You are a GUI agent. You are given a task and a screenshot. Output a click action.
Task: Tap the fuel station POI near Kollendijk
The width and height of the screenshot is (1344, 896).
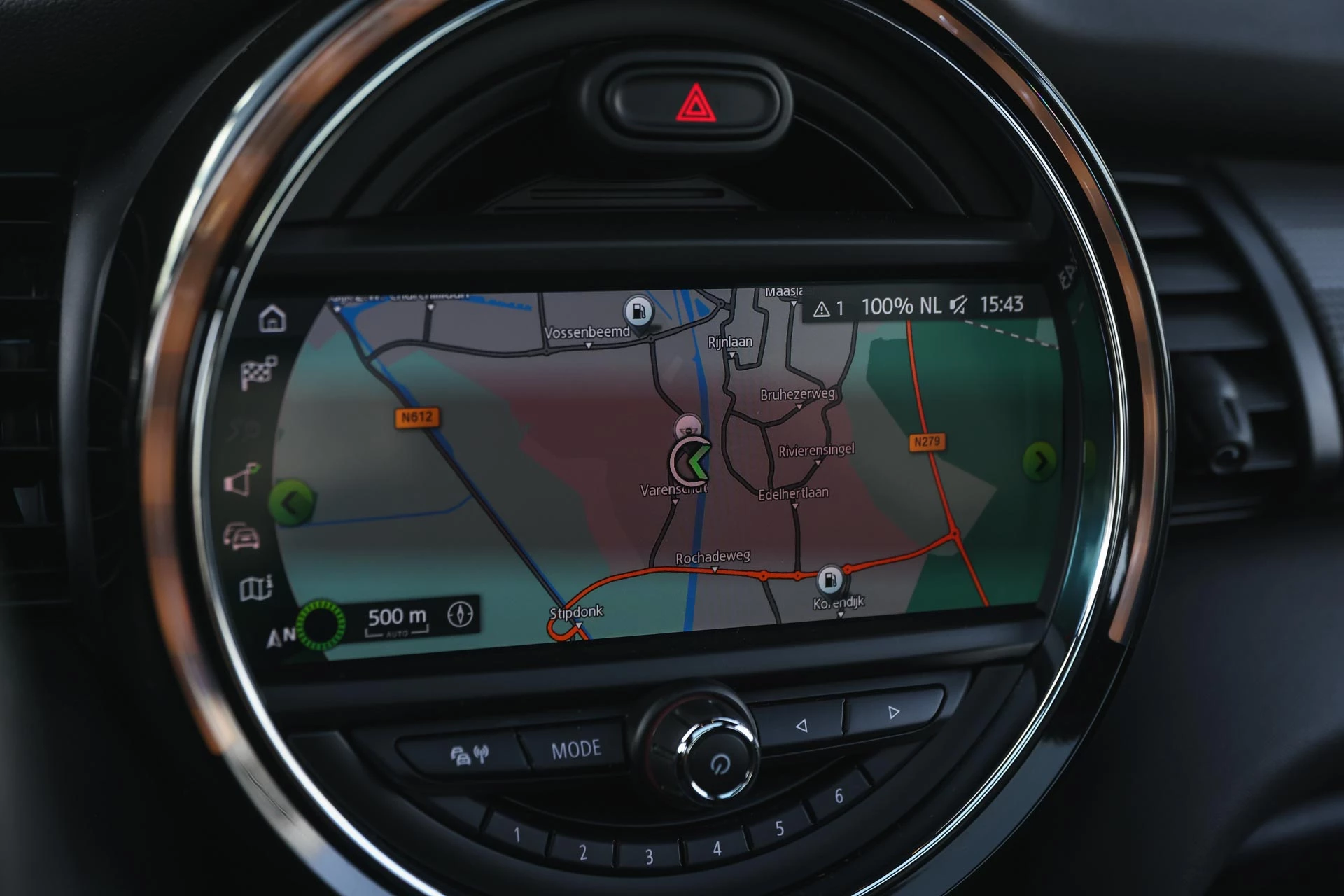click(829, 578)
